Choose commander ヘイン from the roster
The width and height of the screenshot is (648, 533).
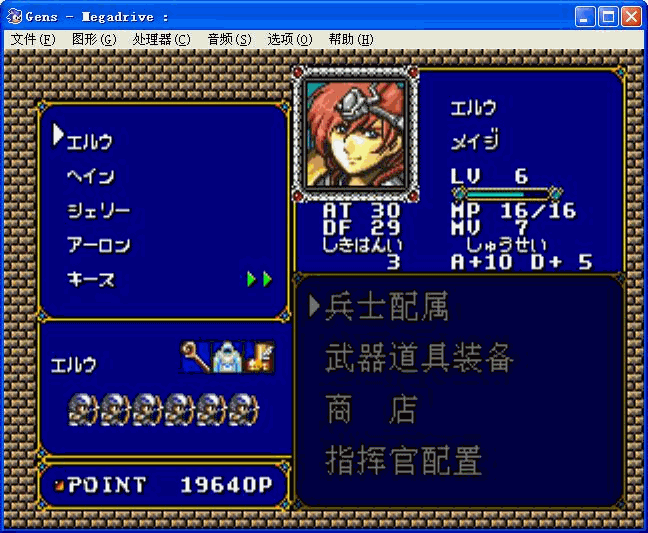[90, 176]
